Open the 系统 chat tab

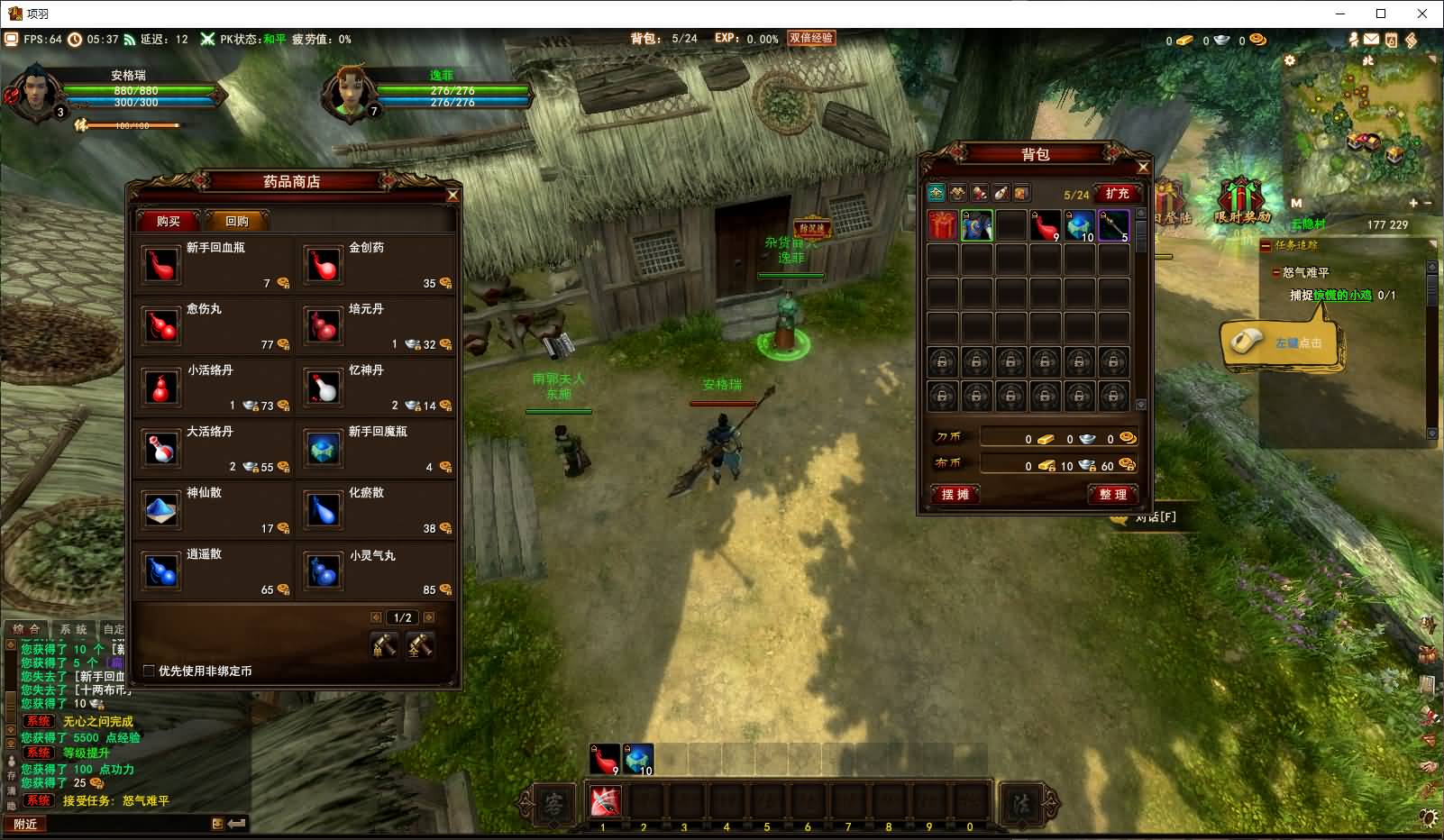coord(74,629)
